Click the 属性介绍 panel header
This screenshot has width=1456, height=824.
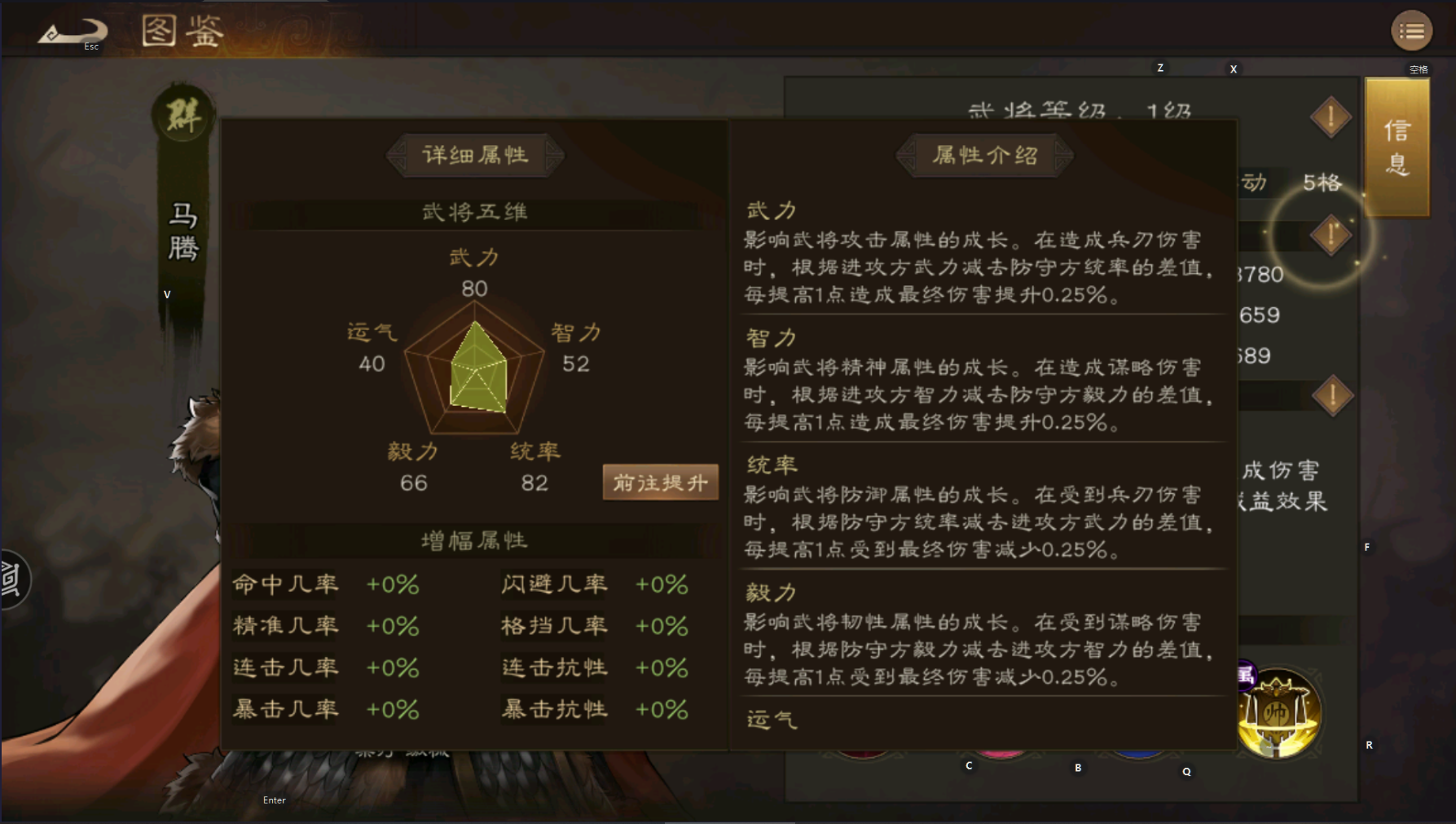(x=983, y=155)
